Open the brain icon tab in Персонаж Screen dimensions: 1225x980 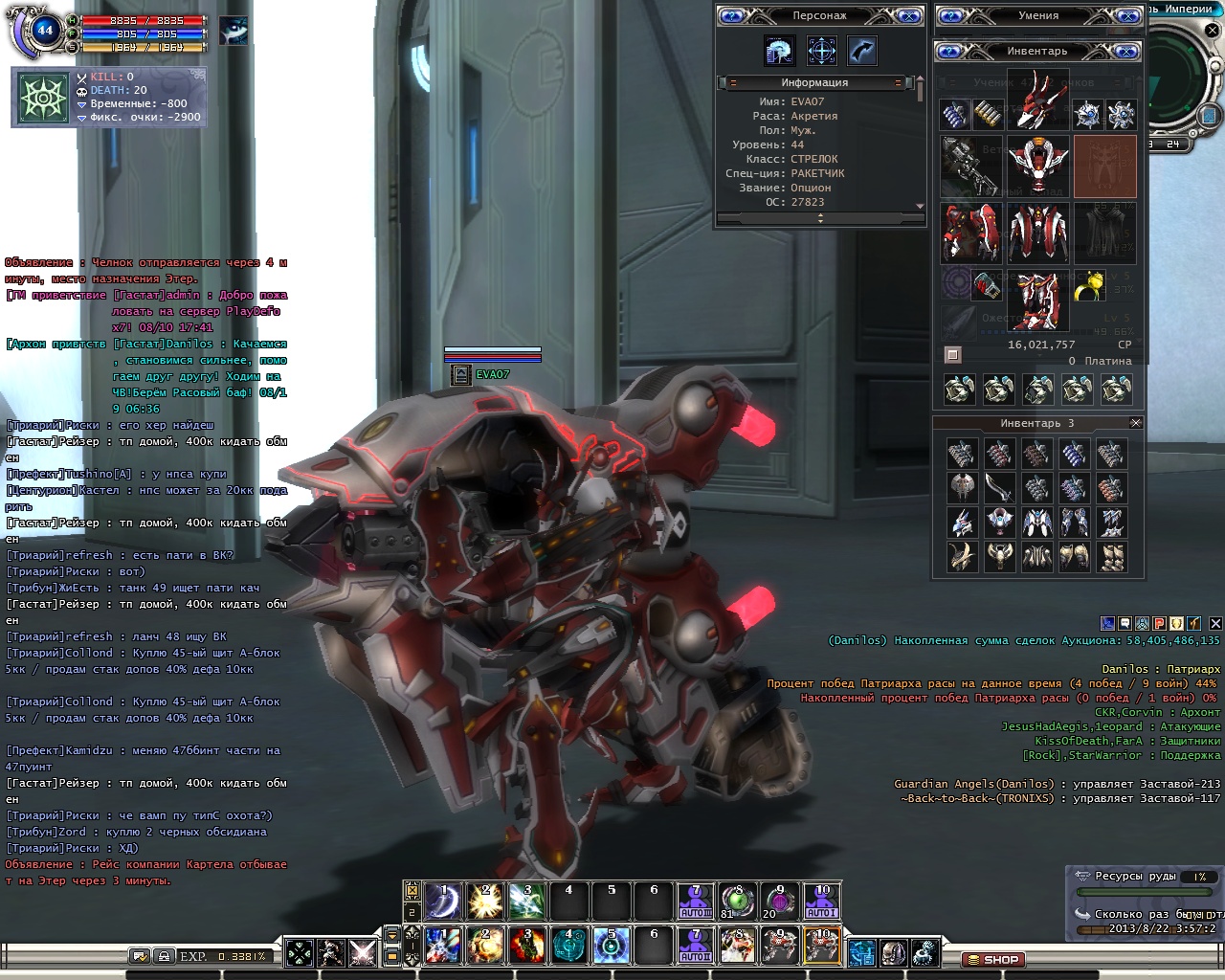(779, 51)
